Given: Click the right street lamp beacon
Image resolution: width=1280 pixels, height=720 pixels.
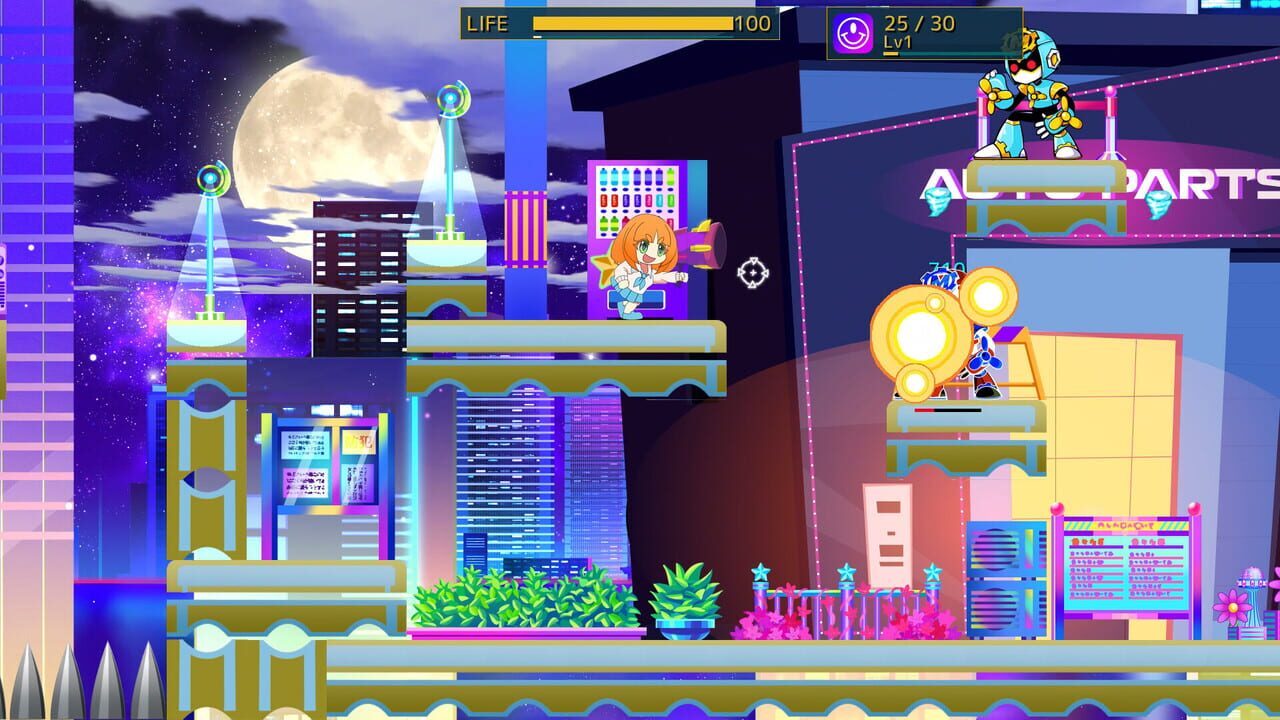Looking at the screenshot, I should tap(450, 100).
